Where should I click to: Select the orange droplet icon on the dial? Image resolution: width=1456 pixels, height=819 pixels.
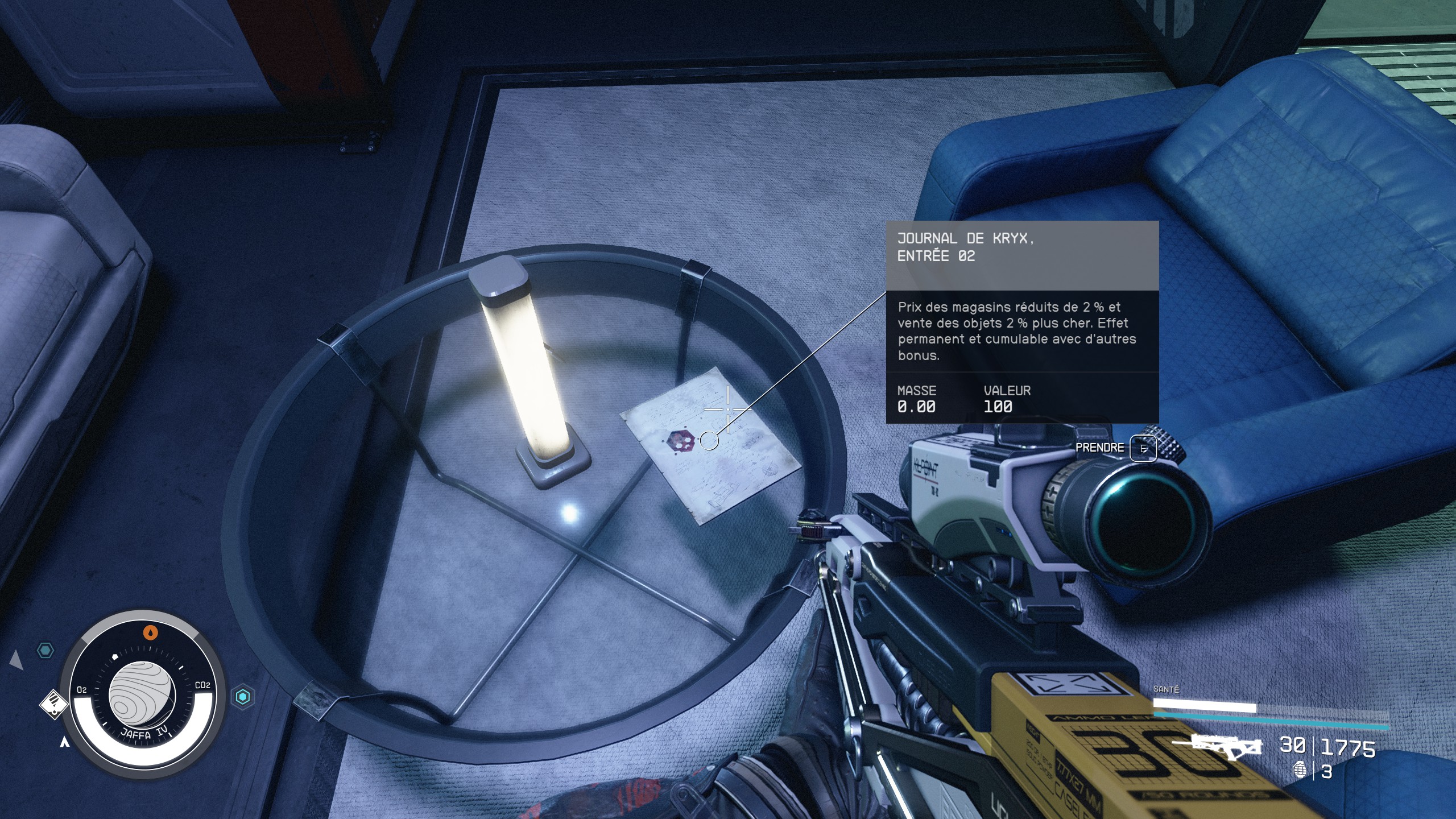pos(150,632)
